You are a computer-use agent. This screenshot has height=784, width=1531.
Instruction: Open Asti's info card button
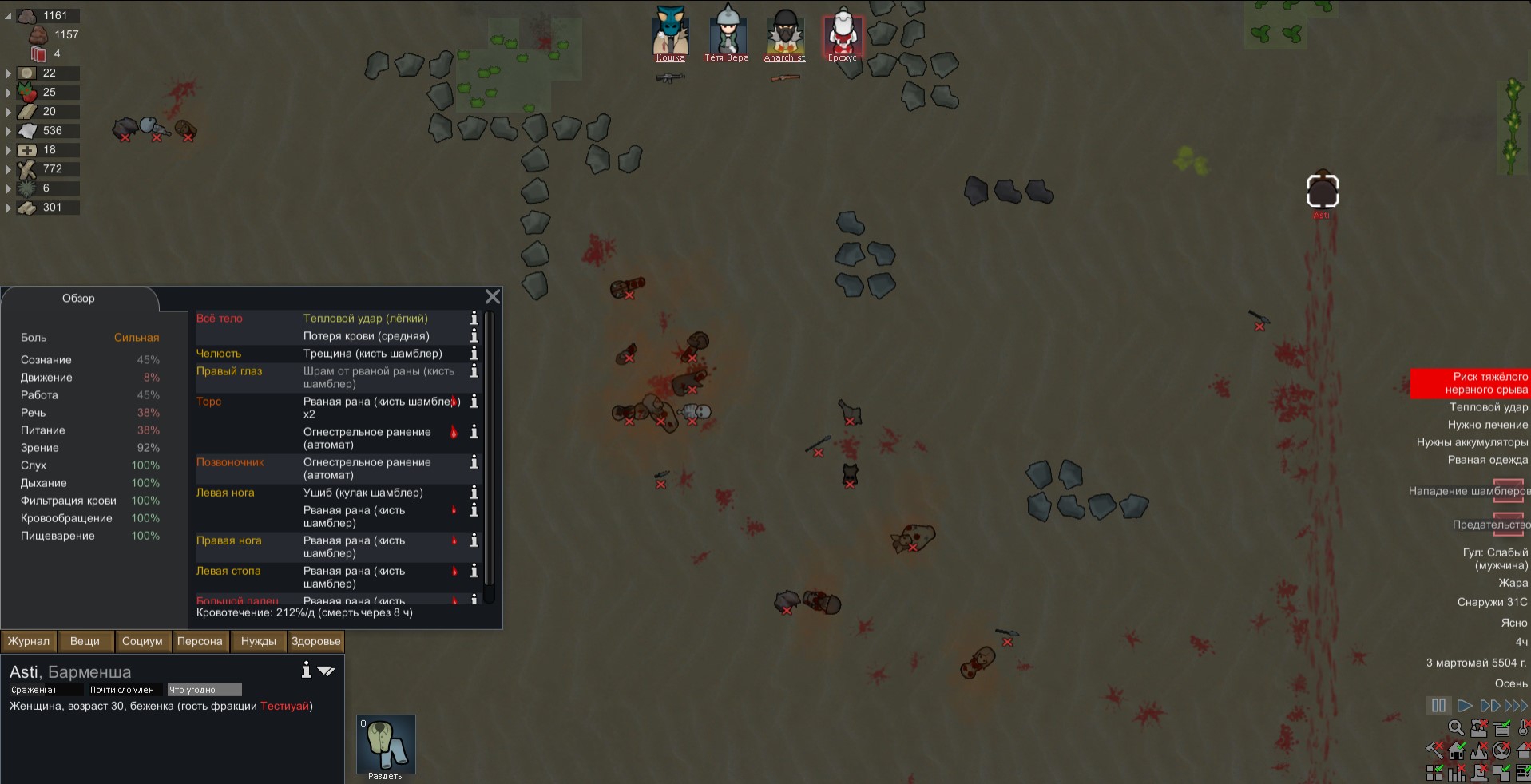coord(306,671)
